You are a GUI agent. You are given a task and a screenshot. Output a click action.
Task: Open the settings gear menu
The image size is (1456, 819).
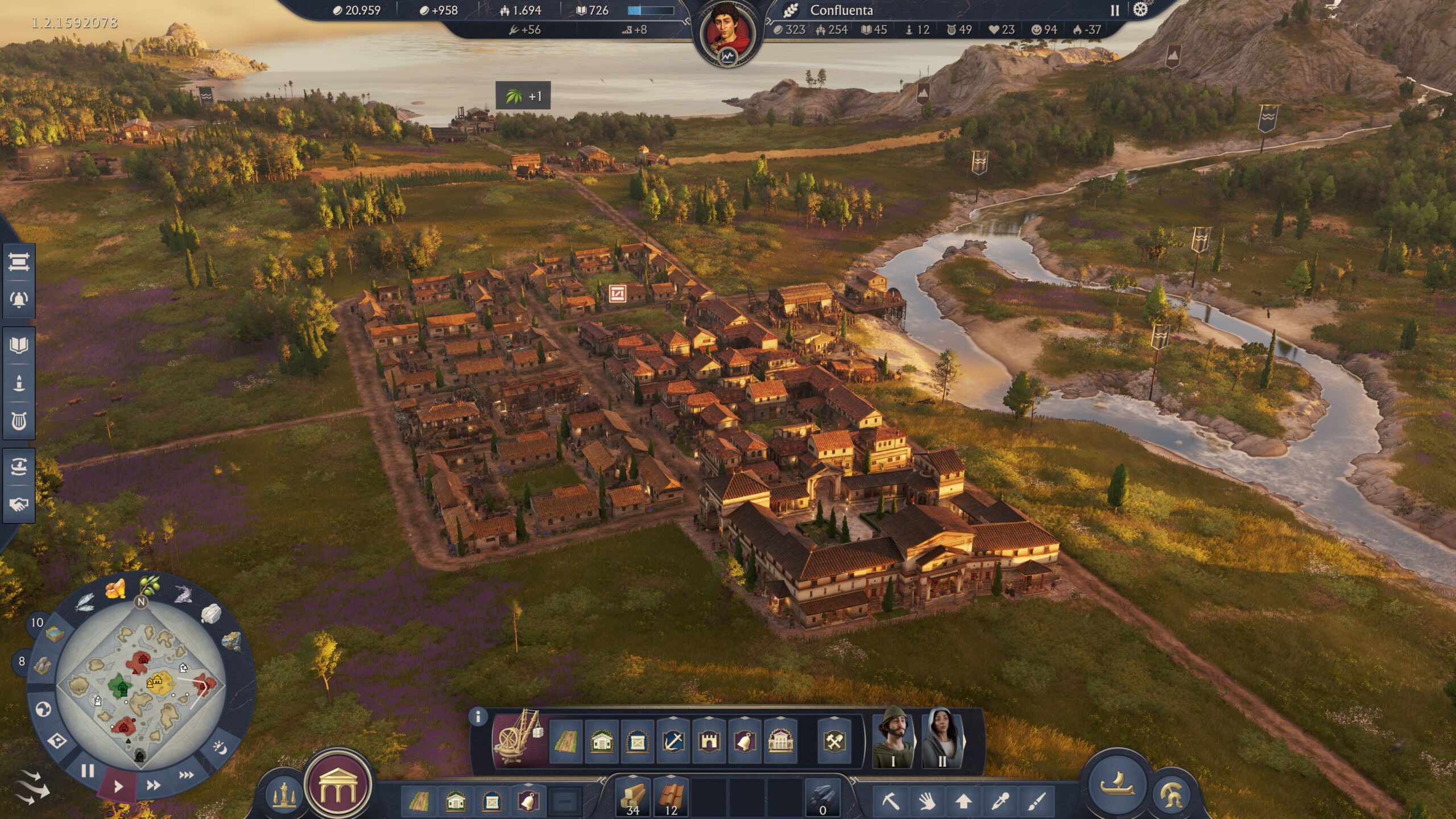pyautogui.click(x=1140, y=10)
